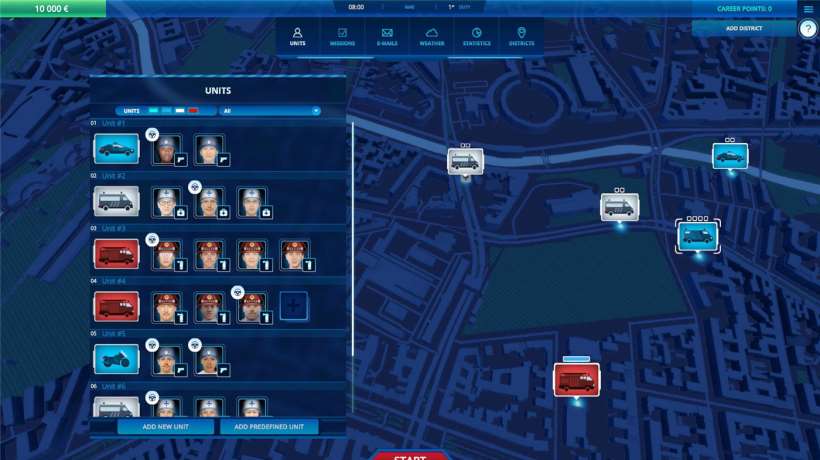Click Add Predefined Unit button
Viewport: 820px width, 460px height.
pyautogui.click(x=268, y=427)
